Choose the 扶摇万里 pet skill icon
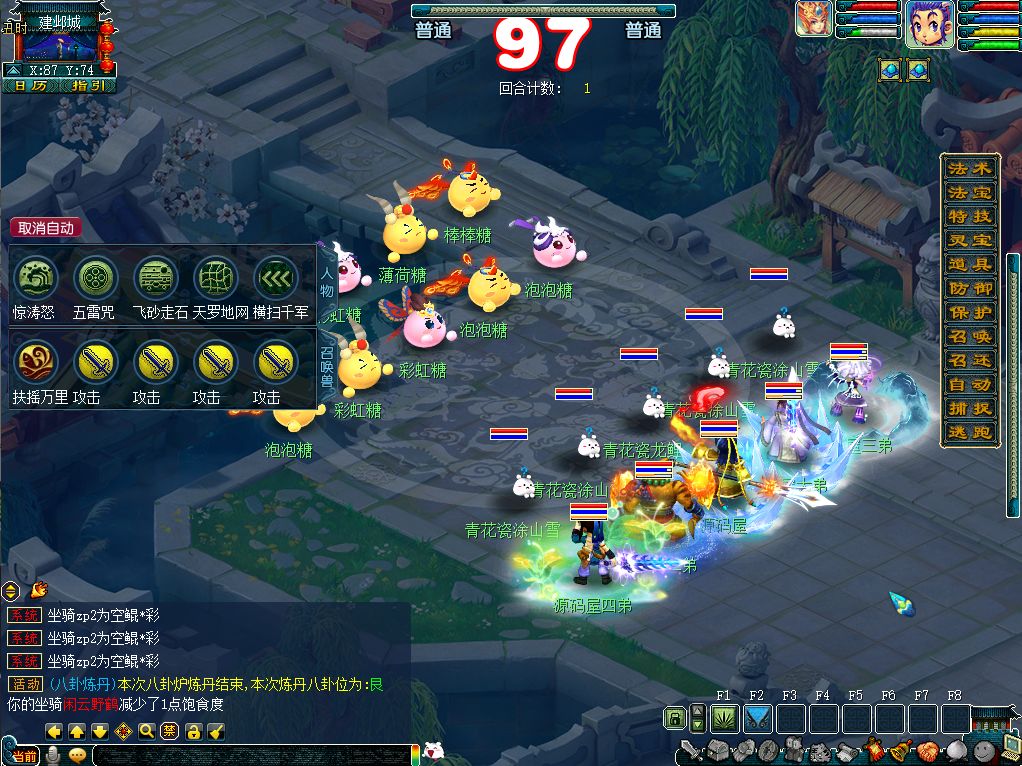The height and width of the screenshot is (766, 1022). pyautogui.click(x=36, y=362)
